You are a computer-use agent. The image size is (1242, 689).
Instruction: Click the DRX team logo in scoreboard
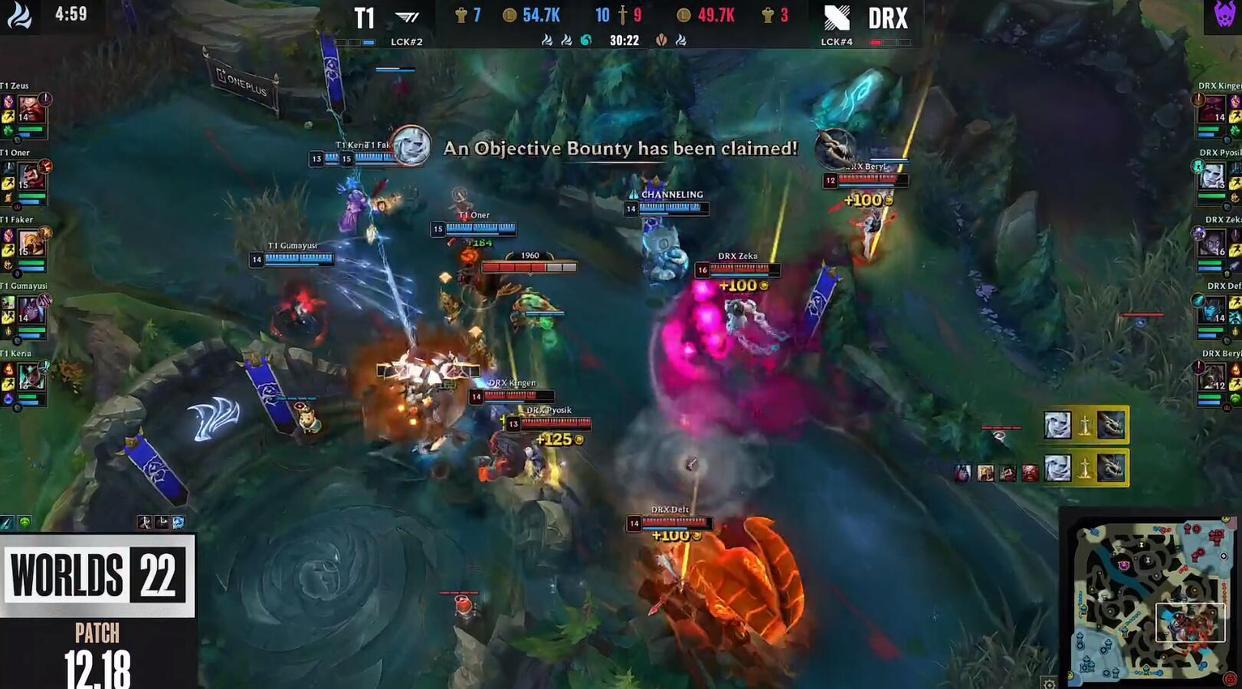click(x=836, y=18)
